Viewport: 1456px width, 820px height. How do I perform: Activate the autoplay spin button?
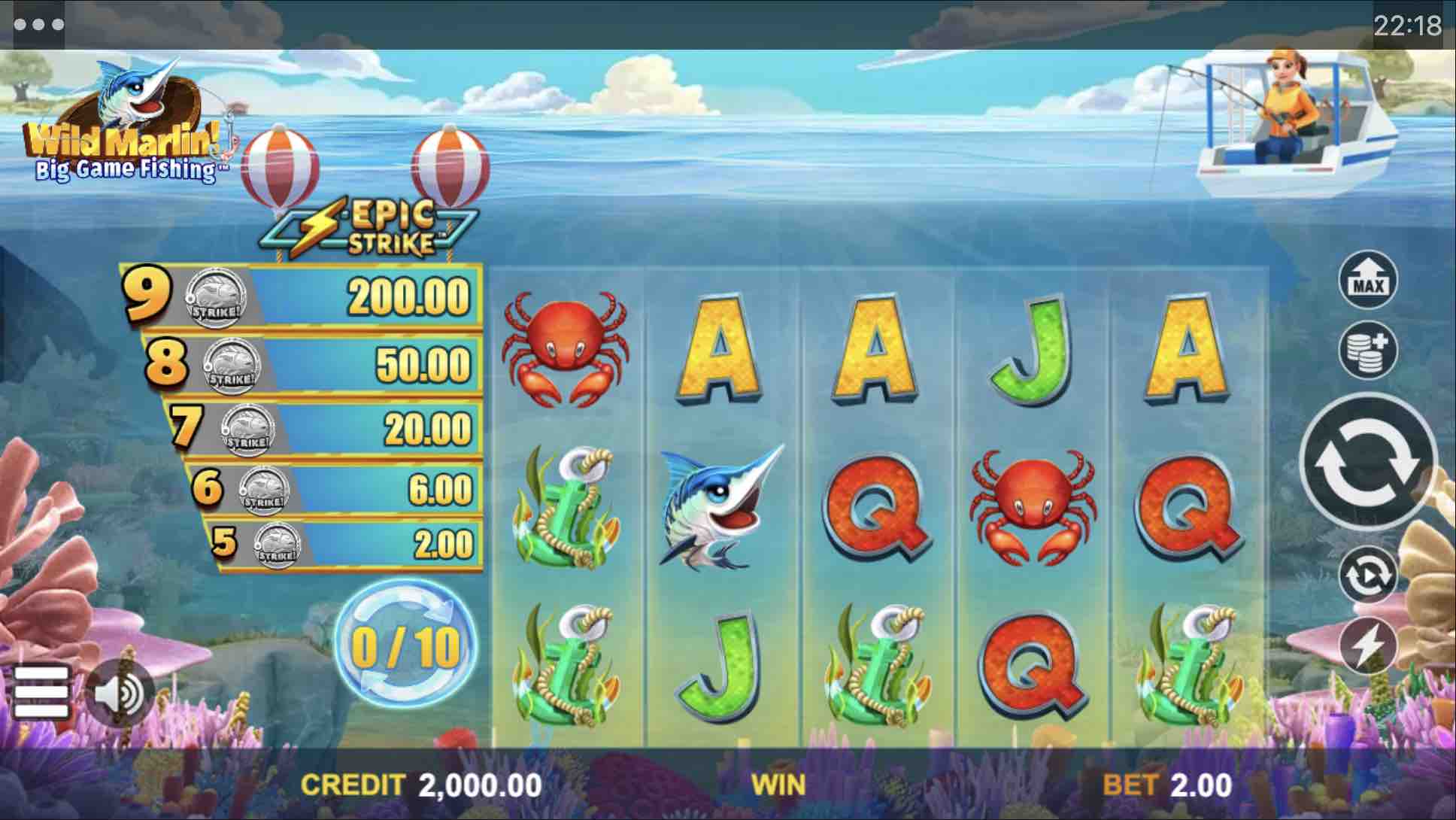[x=1368, y=576]
